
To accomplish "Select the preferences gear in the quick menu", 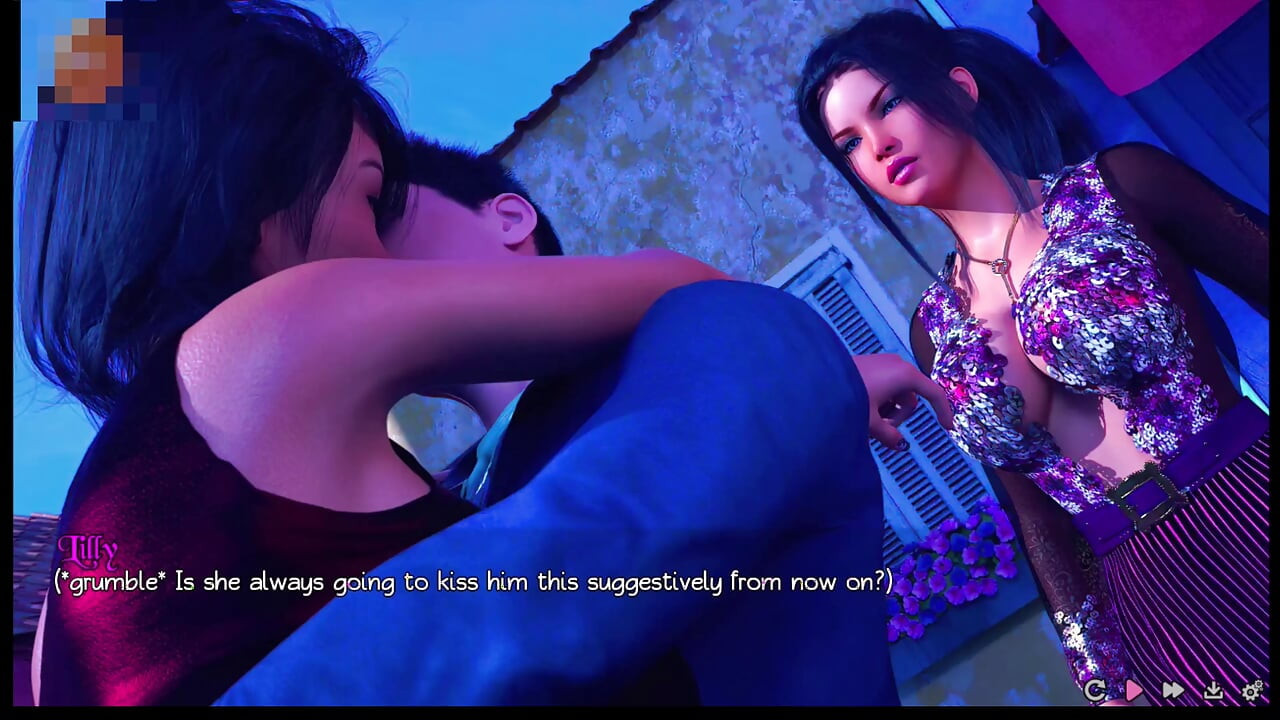I will [1251, 690].
